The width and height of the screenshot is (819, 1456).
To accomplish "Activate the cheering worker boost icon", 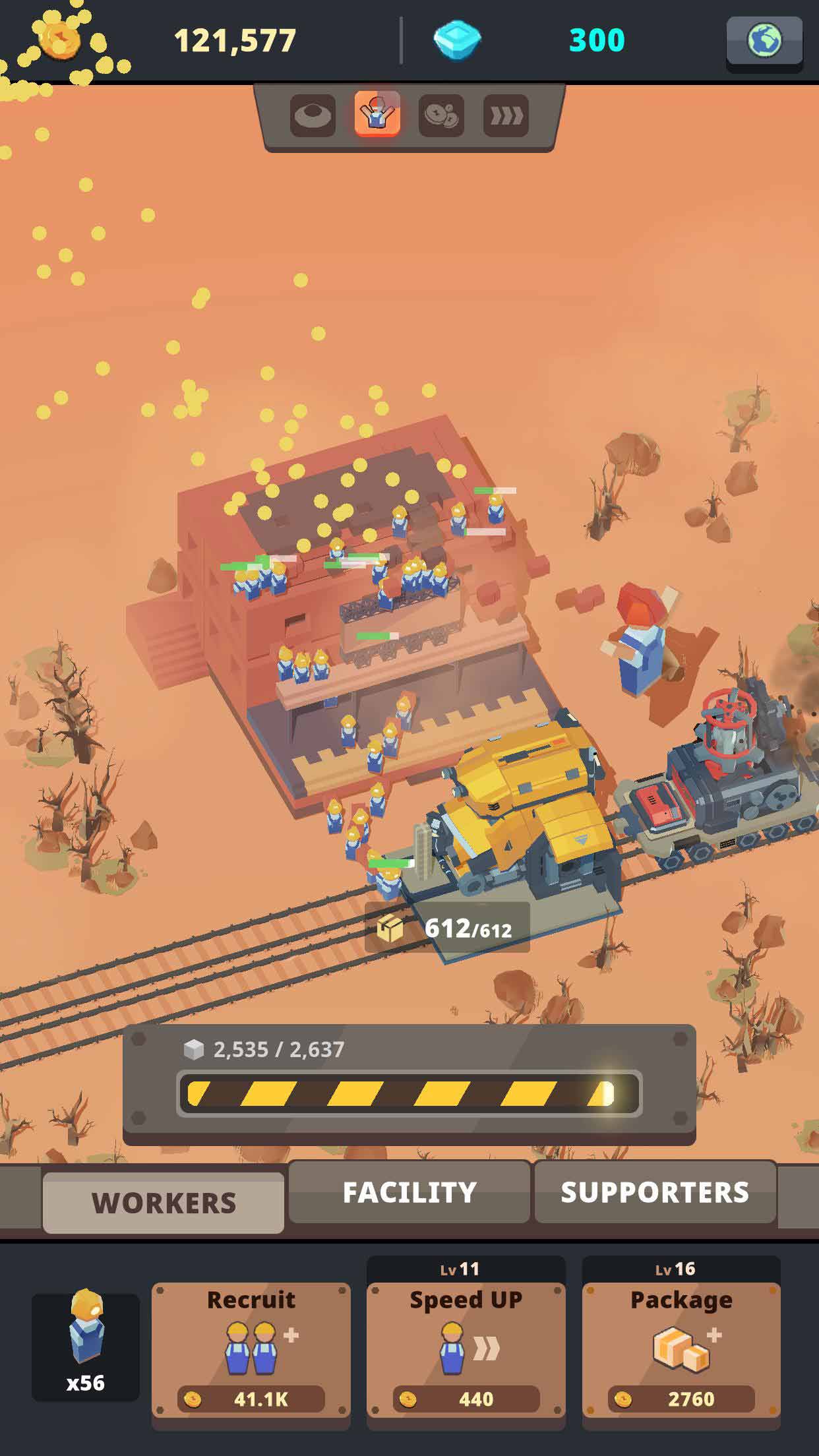I will point(377,114).
